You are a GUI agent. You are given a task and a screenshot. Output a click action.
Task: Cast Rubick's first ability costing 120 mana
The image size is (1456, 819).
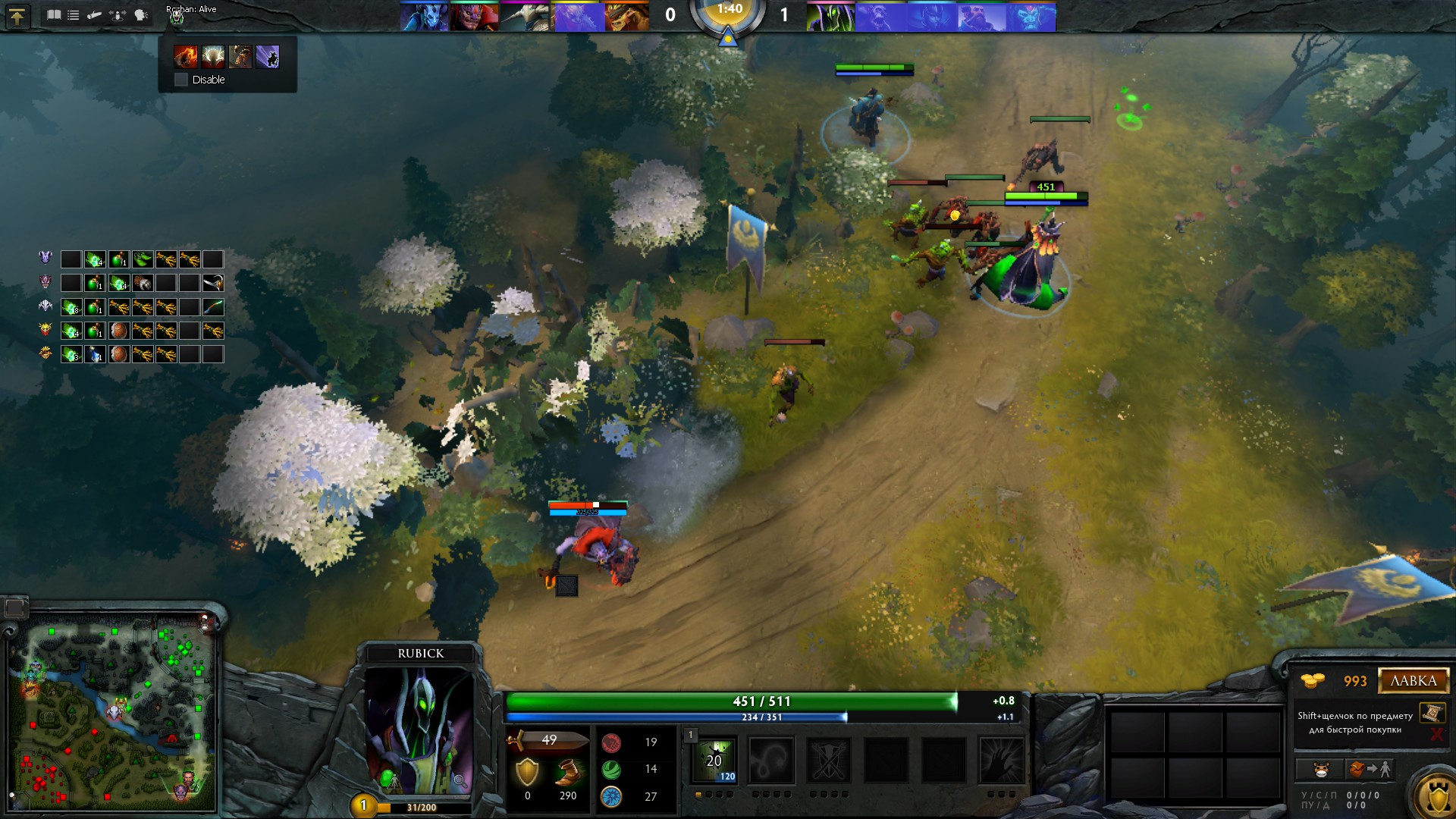(715, 760)
